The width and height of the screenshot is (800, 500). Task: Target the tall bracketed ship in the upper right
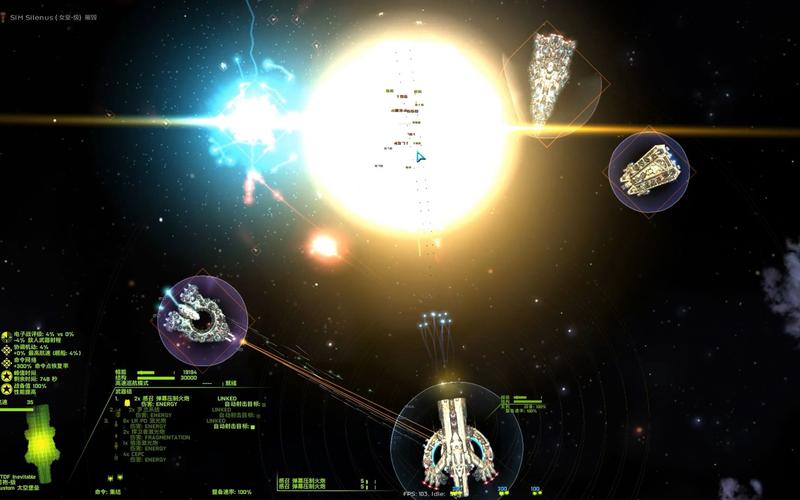click(x=553, y=80)
